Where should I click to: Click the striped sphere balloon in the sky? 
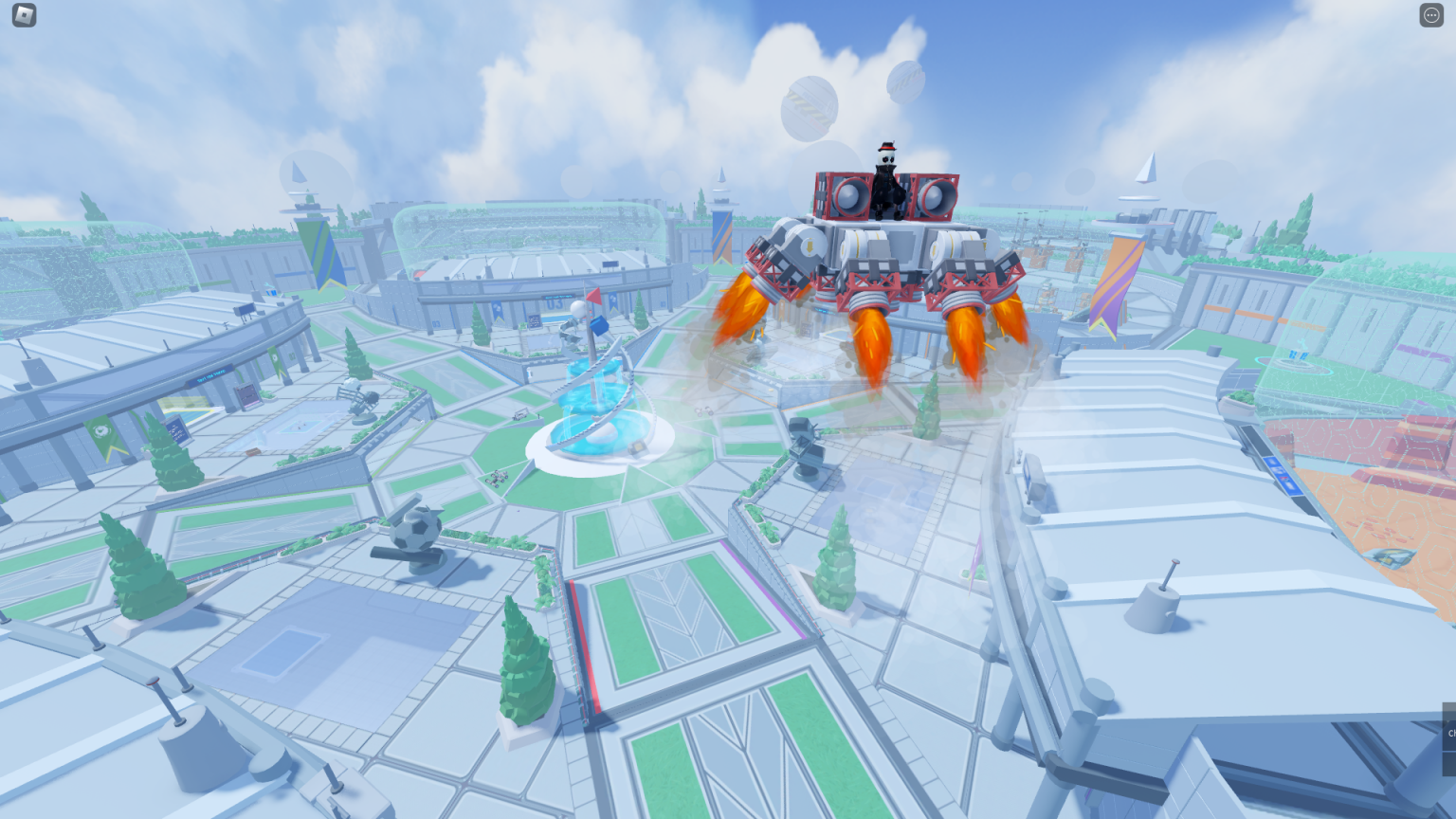(807, 102)
